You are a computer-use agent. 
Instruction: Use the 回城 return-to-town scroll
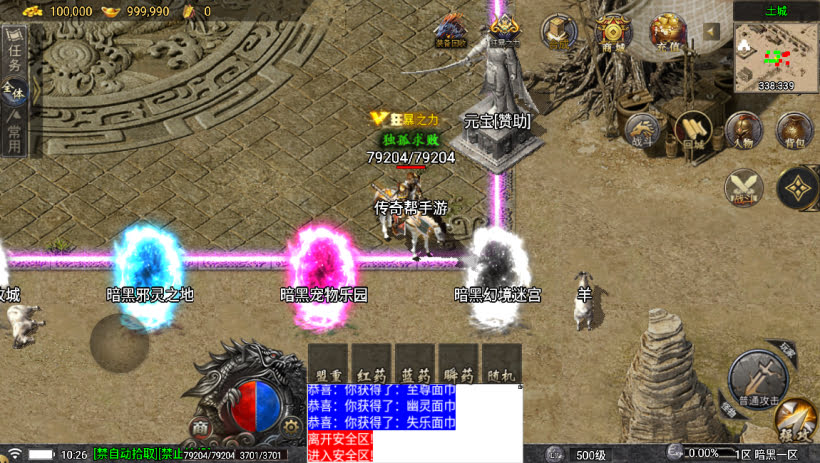click(693, 130)
